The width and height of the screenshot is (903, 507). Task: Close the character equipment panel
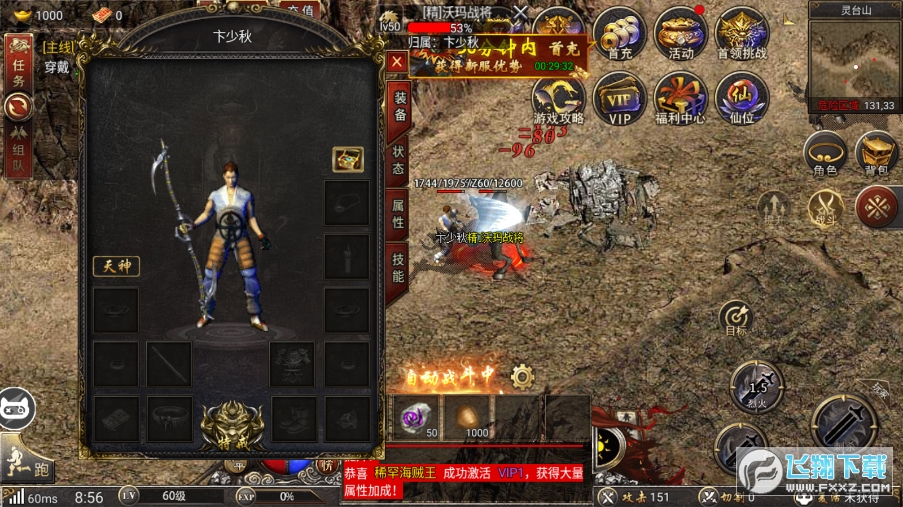click(397, 62)
